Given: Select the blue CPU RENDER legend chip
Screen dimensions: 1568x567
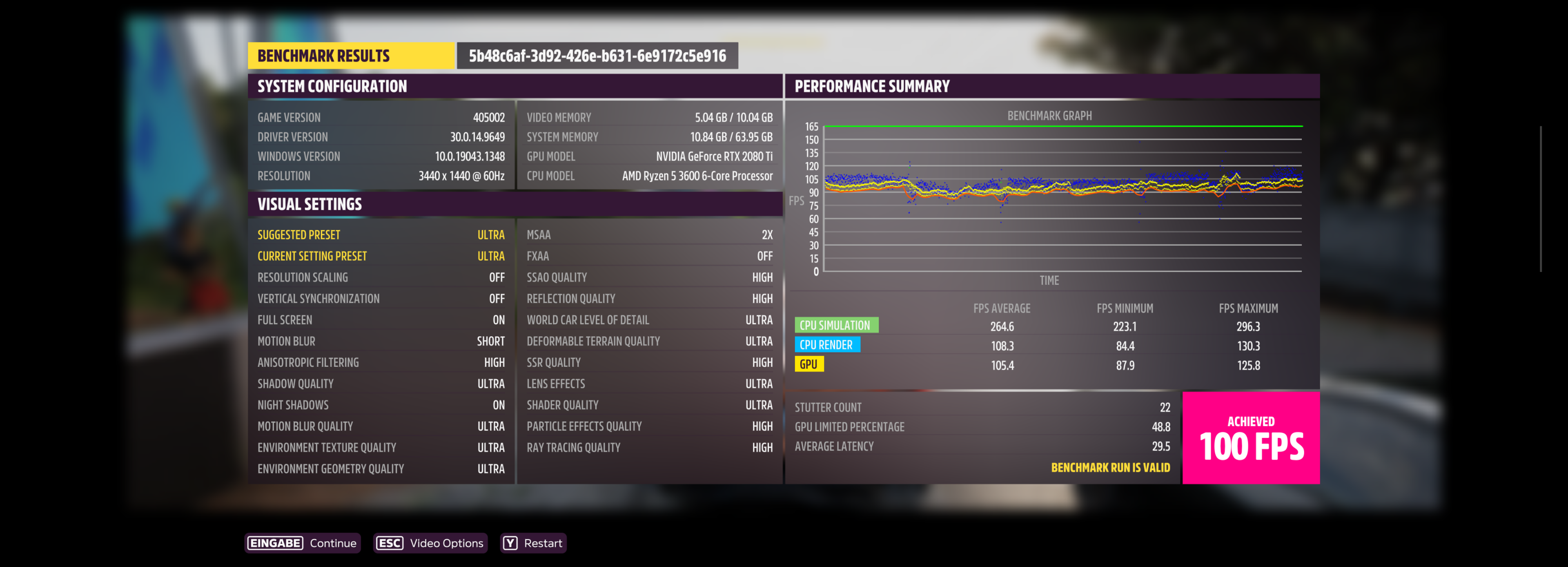Looking at the screenshot, I should pyautogui.click(x=828, y=345).
